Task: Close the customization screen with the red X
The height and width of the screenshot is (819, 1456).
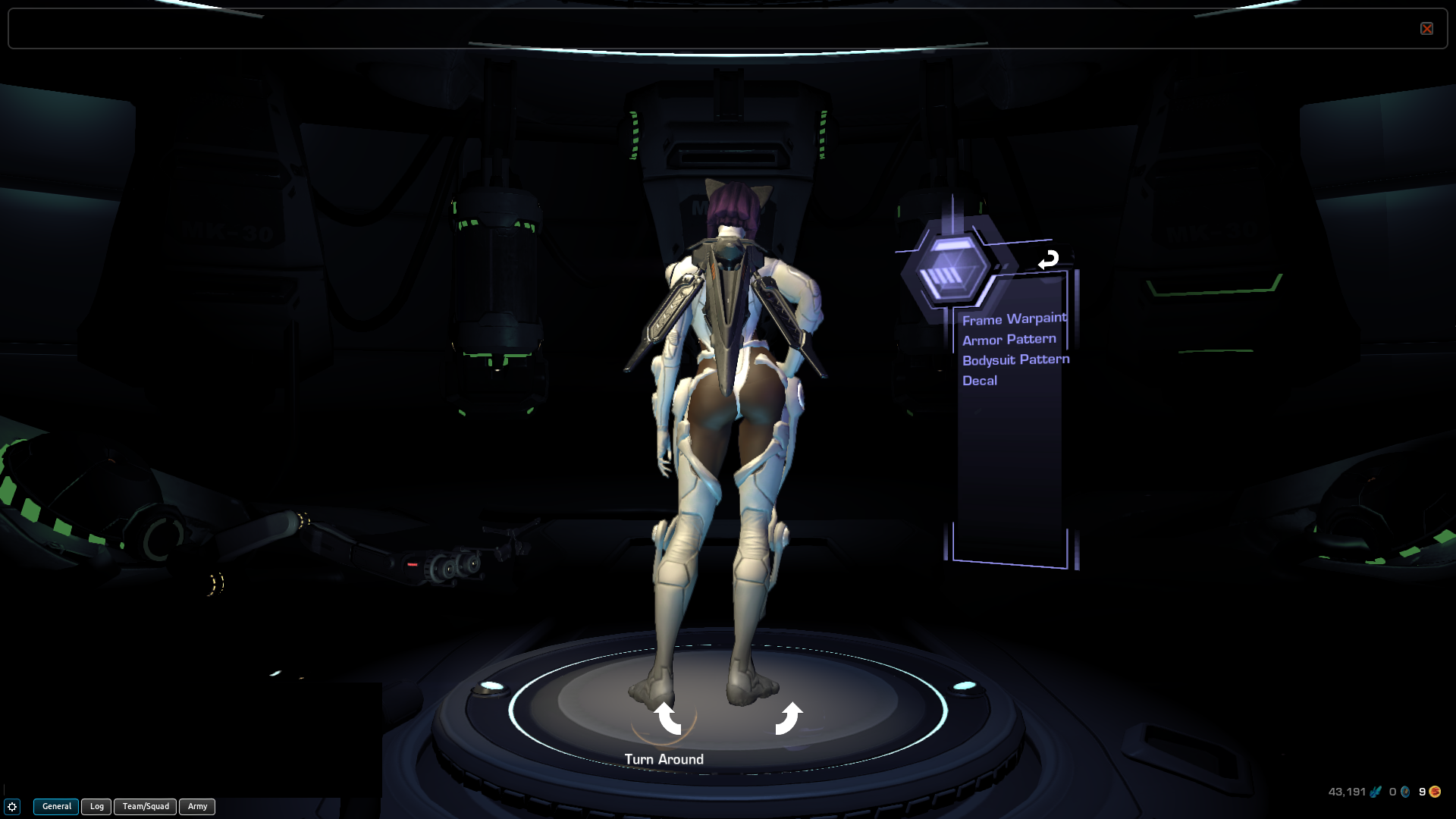Action: [1426, 29]
